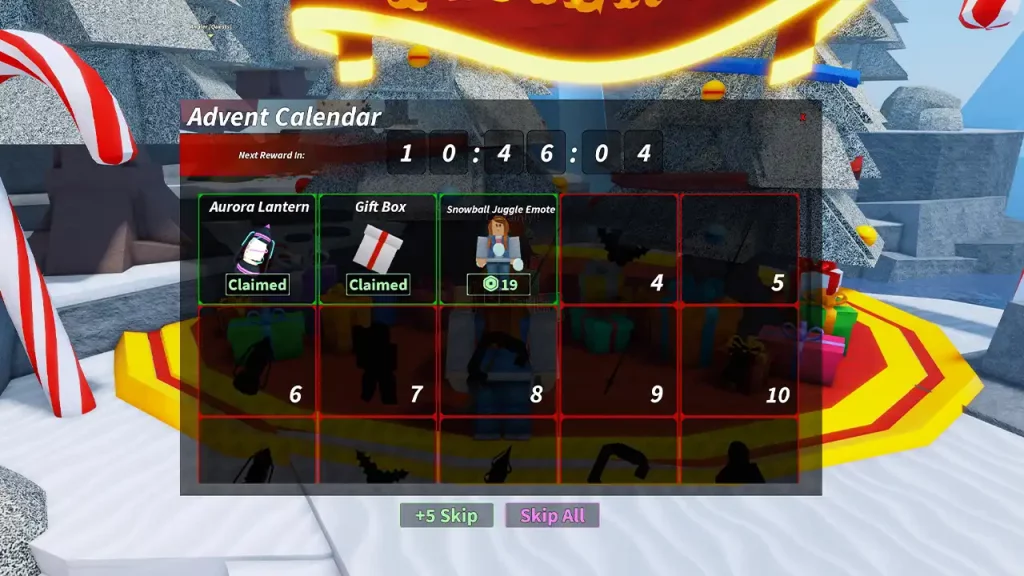This screenshot has width=1024, height=576.
Task: Choose the Skip All button
Action: click(552, 516)
